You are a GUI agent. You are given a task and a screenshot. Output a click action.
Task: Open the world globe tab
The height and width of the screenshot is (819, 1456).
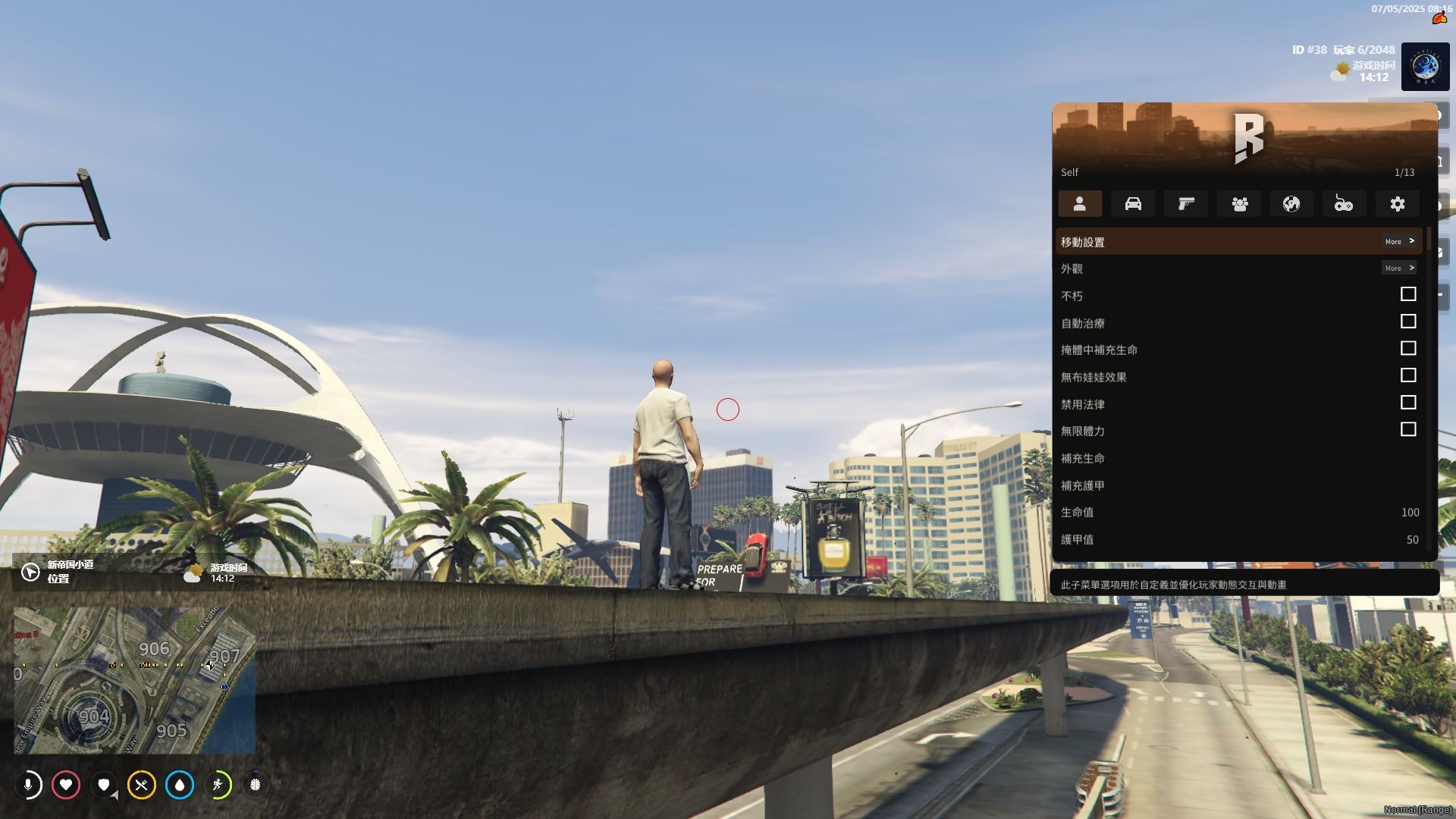[1291, 204]
